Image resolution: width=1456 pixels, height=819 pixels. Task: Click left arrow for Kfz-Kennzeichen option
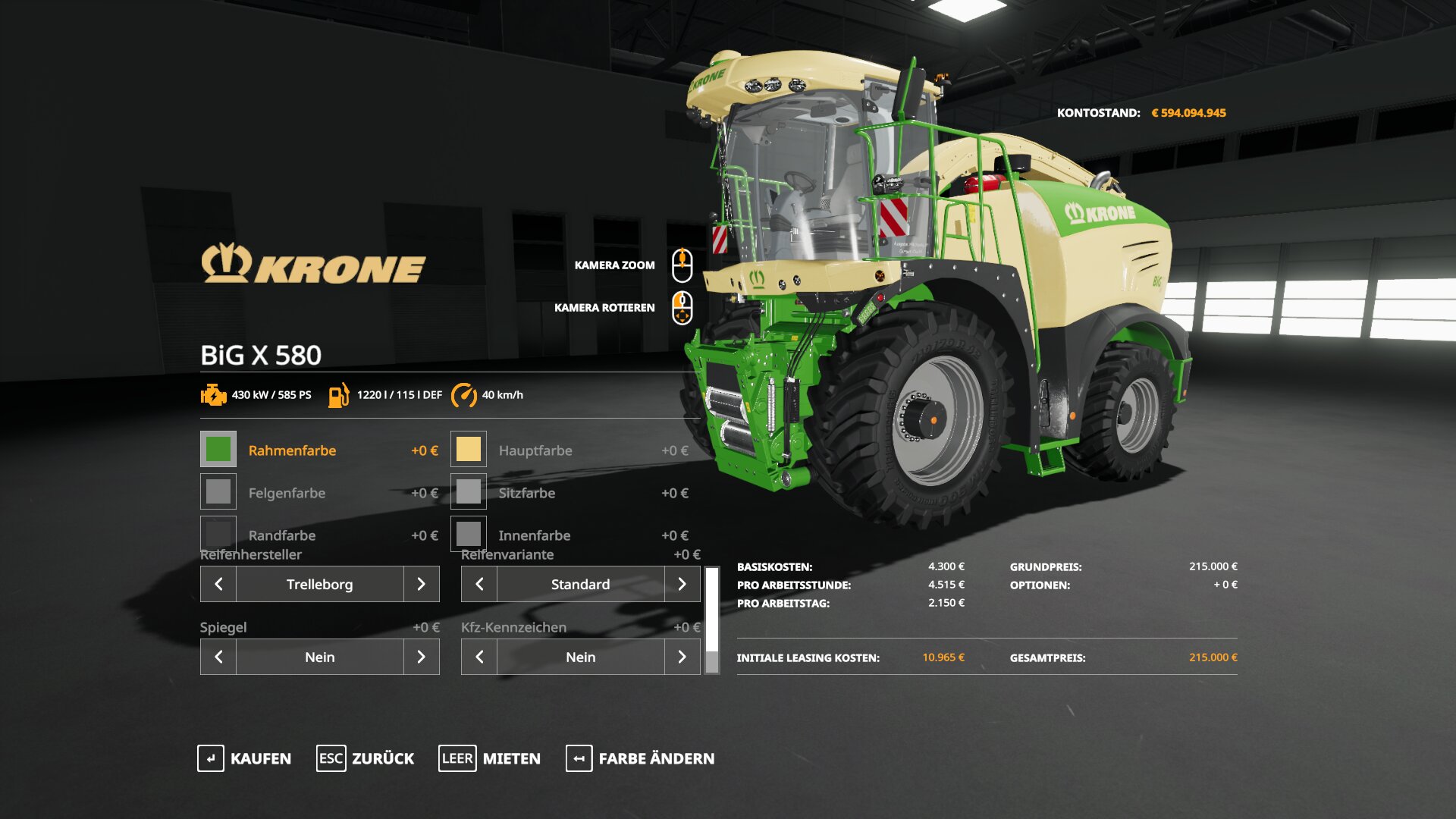[x=479, y=657]
